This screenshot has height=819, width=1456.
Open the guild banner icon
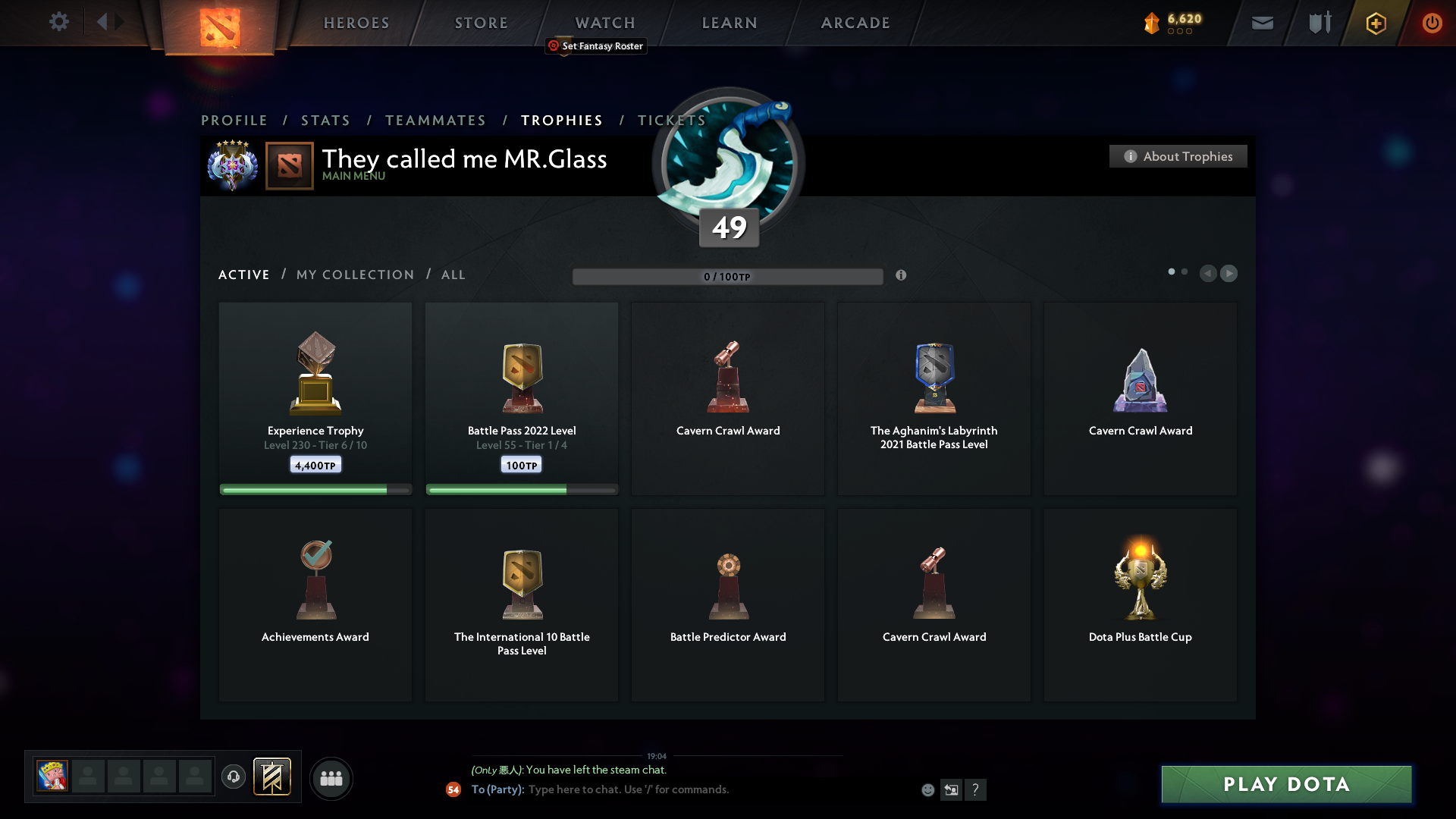click(272, 777)
